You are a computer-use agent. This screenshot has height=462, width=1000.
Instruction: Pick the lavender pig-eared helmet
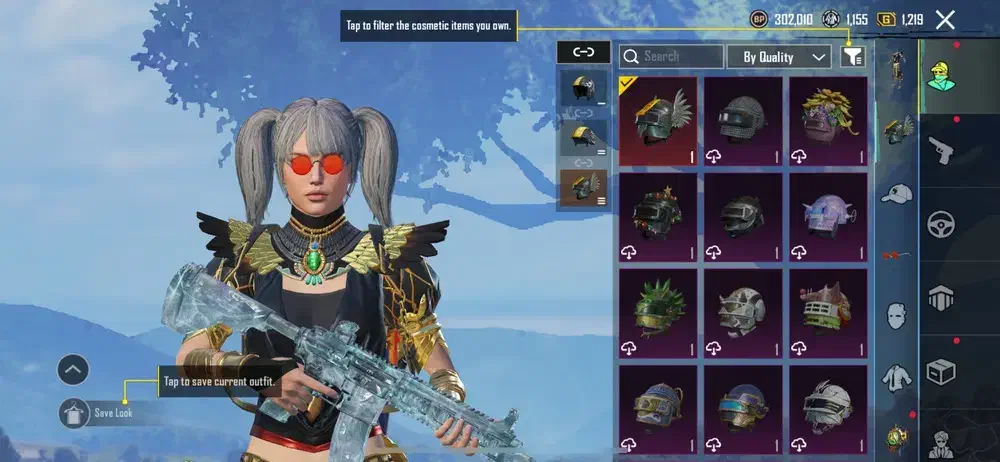tap(828, 216)
